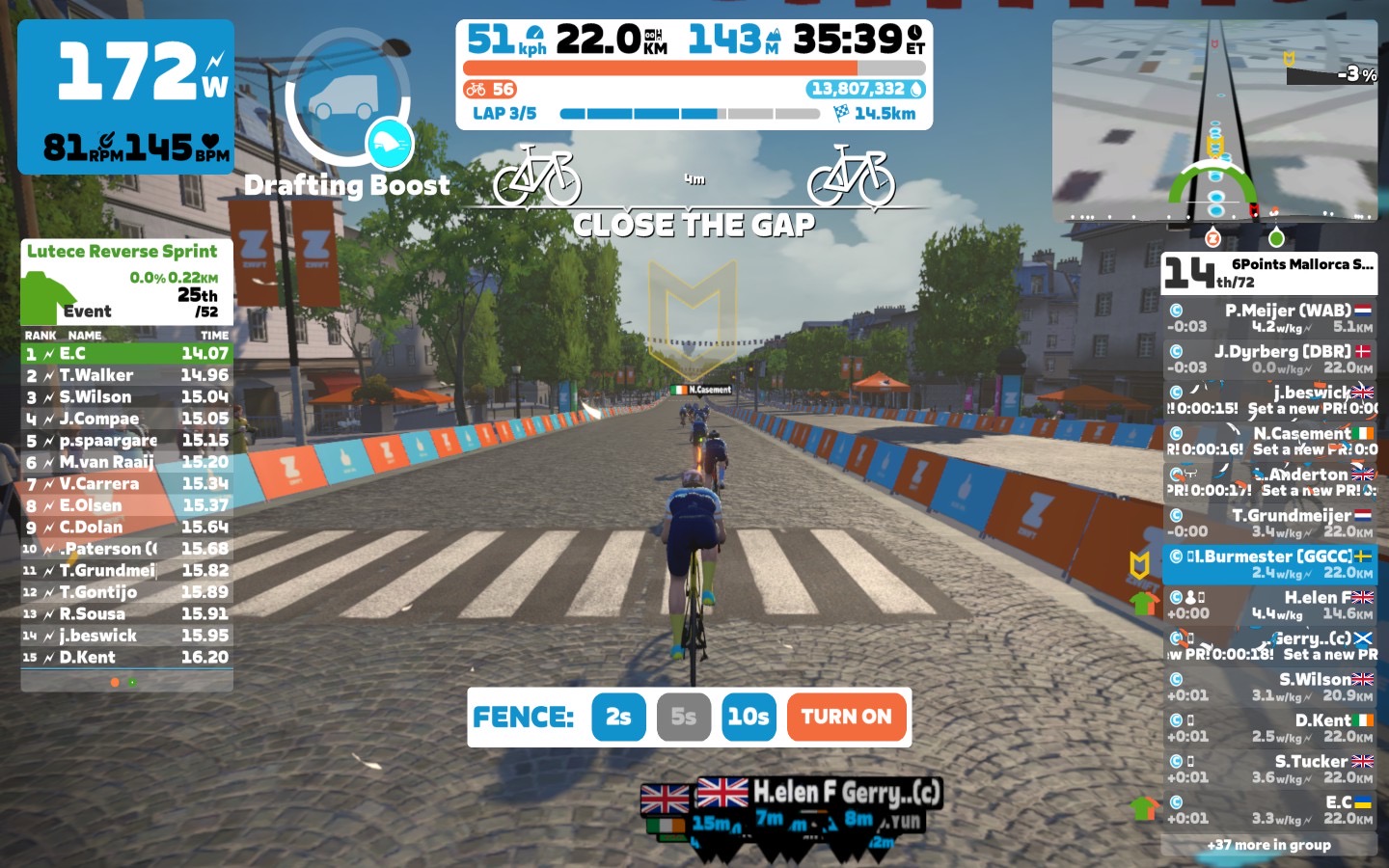The height and width of the screenshot is (868, 1389).
Task: Turn on the fence
Action: 847,717
